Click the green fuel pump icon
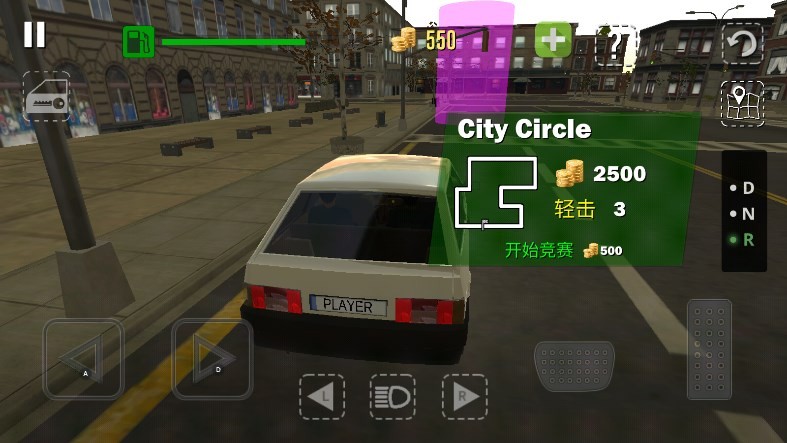The width and height of the screenshot is (787, 443). [138, 42]
